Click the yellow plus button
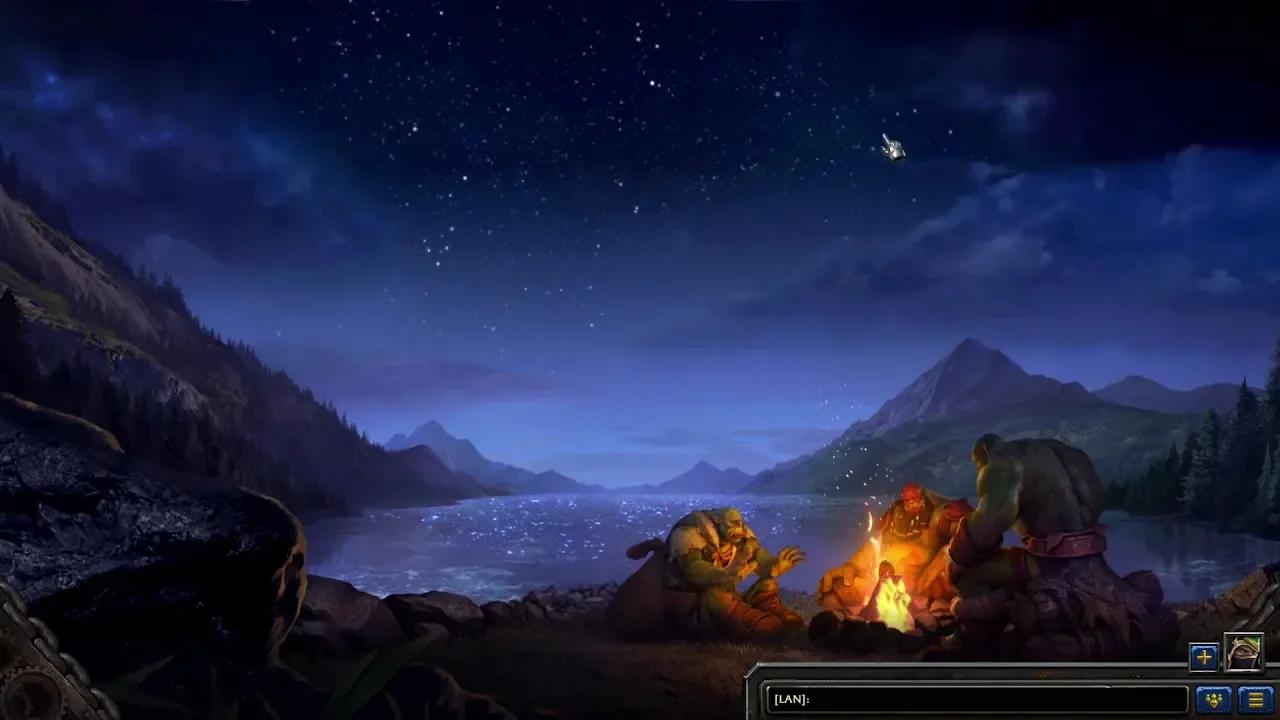This screenshot has width=1280, height=720. point(1203,657)
